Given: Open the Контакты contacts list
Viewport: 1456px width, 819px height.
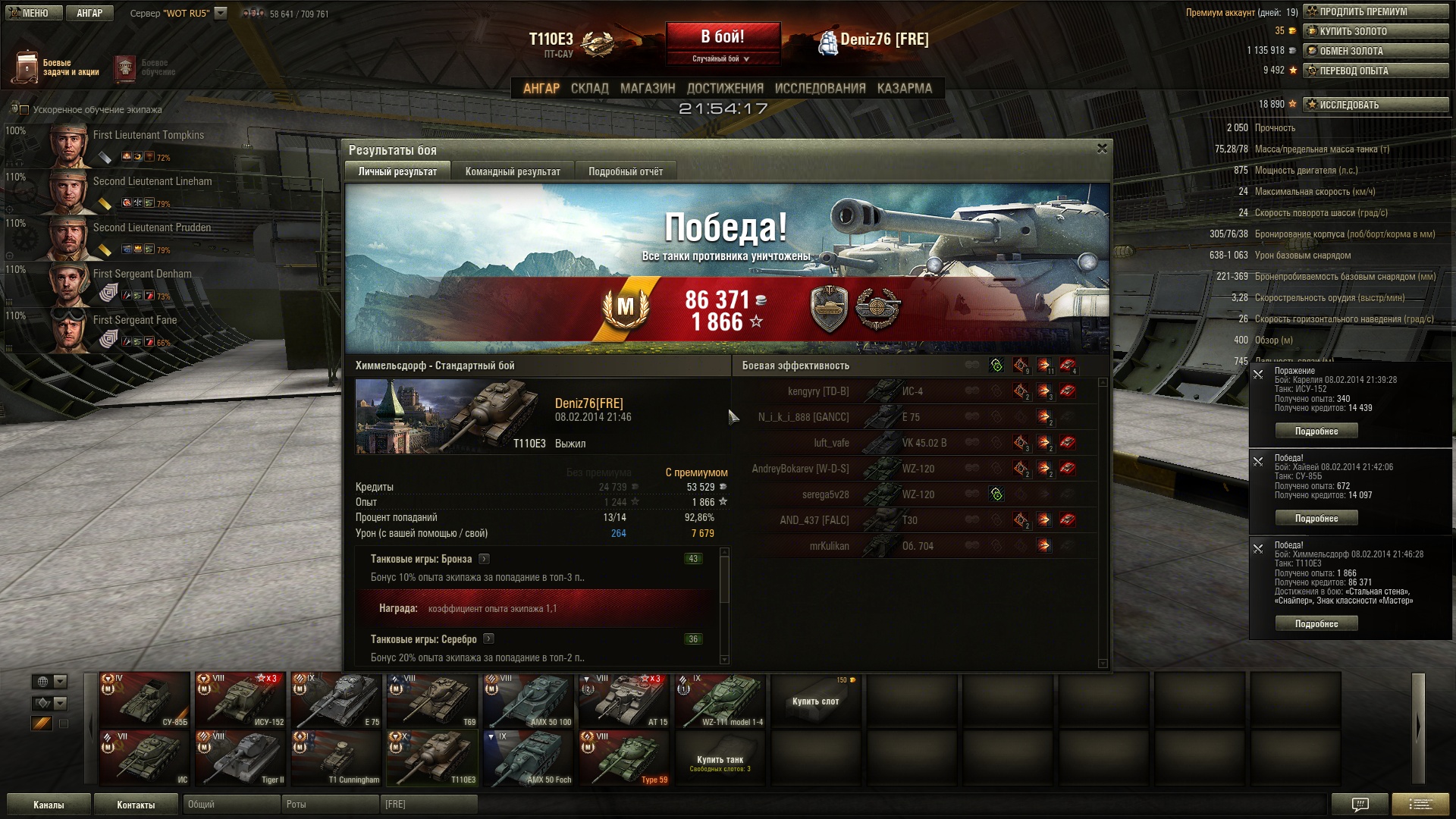Looking at the screenshot, I should click(136, 805).
